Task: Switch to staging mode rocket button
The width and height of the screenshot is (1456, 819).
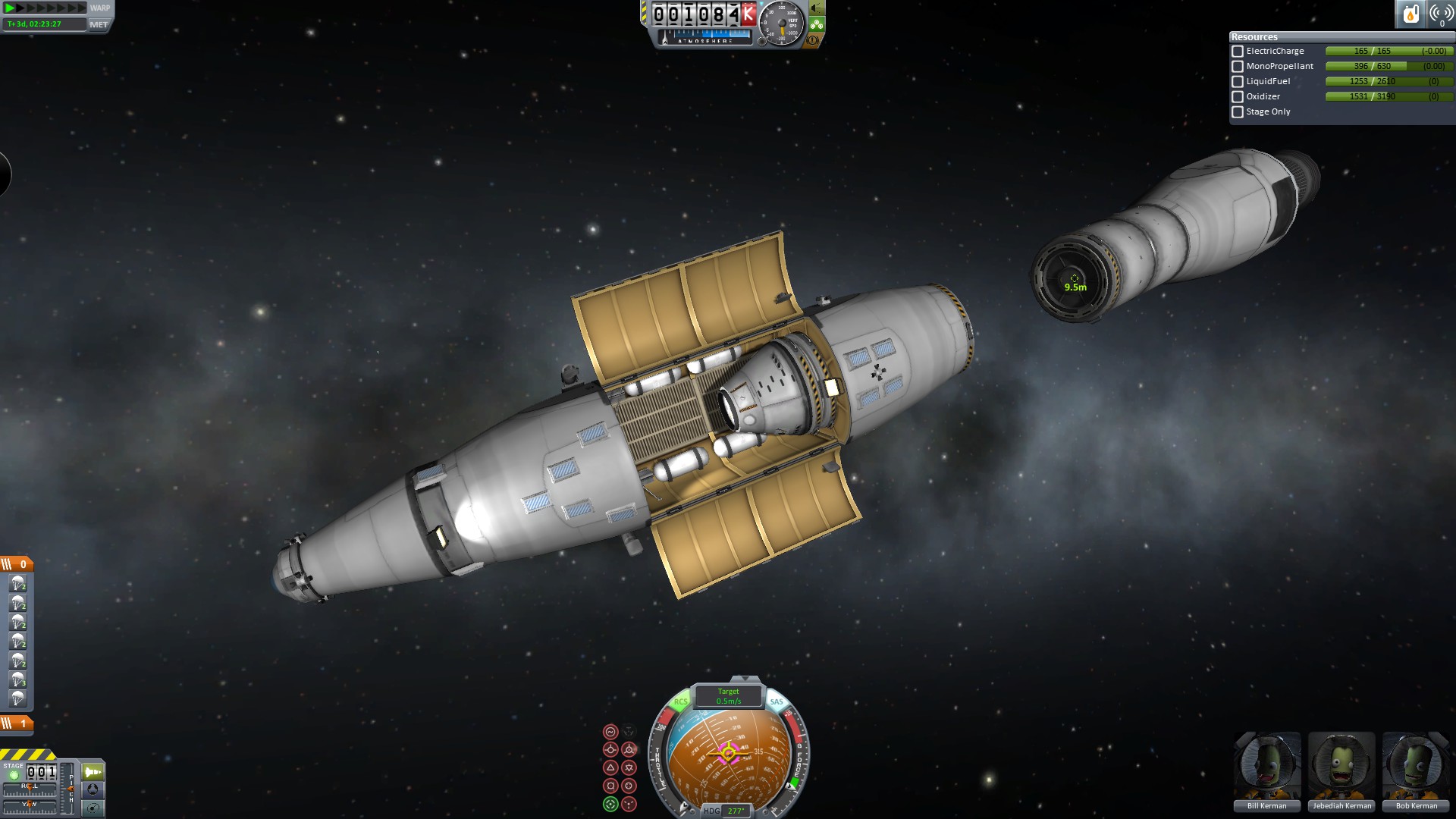Action: (93, 772)
